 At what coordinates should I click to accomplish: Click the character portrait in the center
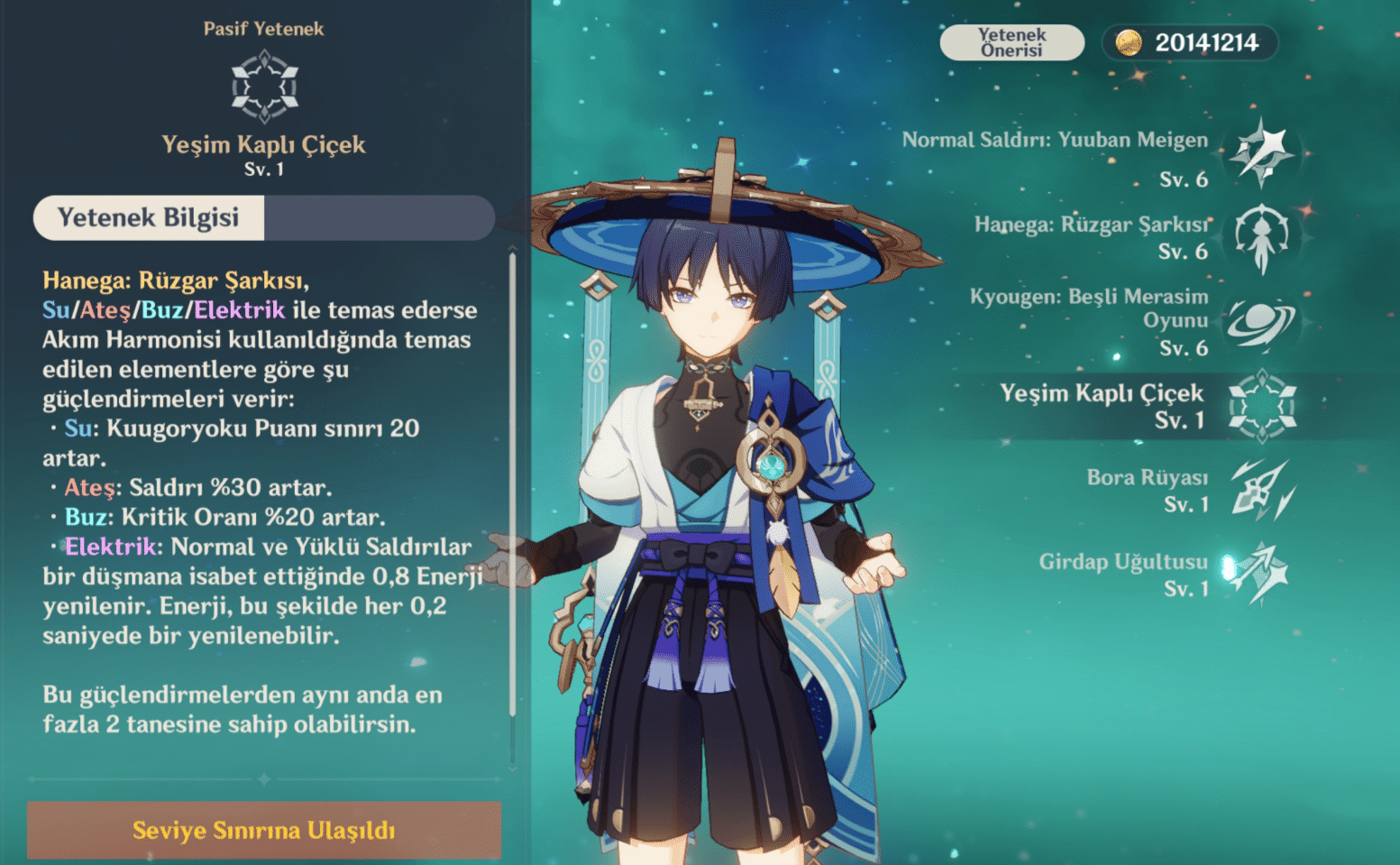point(721,451)
